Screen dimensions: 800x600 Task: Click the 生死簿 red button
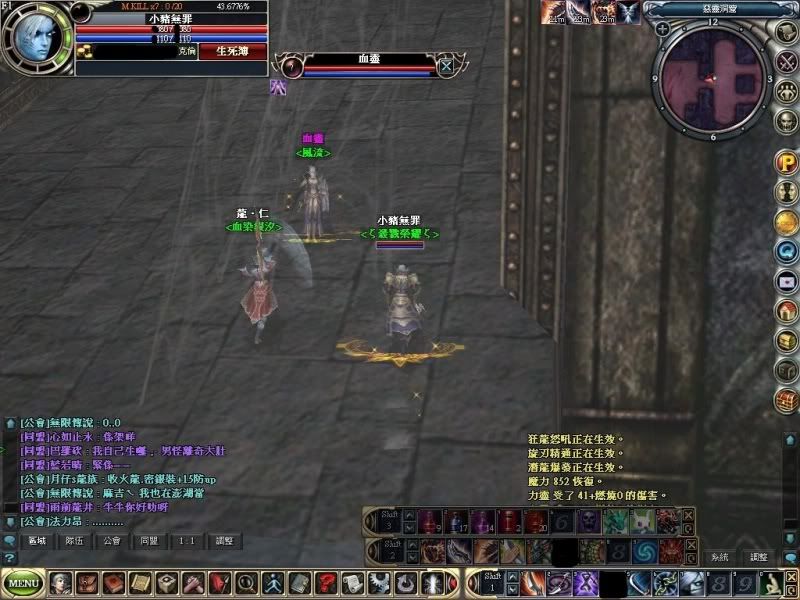tap(233, 50)
